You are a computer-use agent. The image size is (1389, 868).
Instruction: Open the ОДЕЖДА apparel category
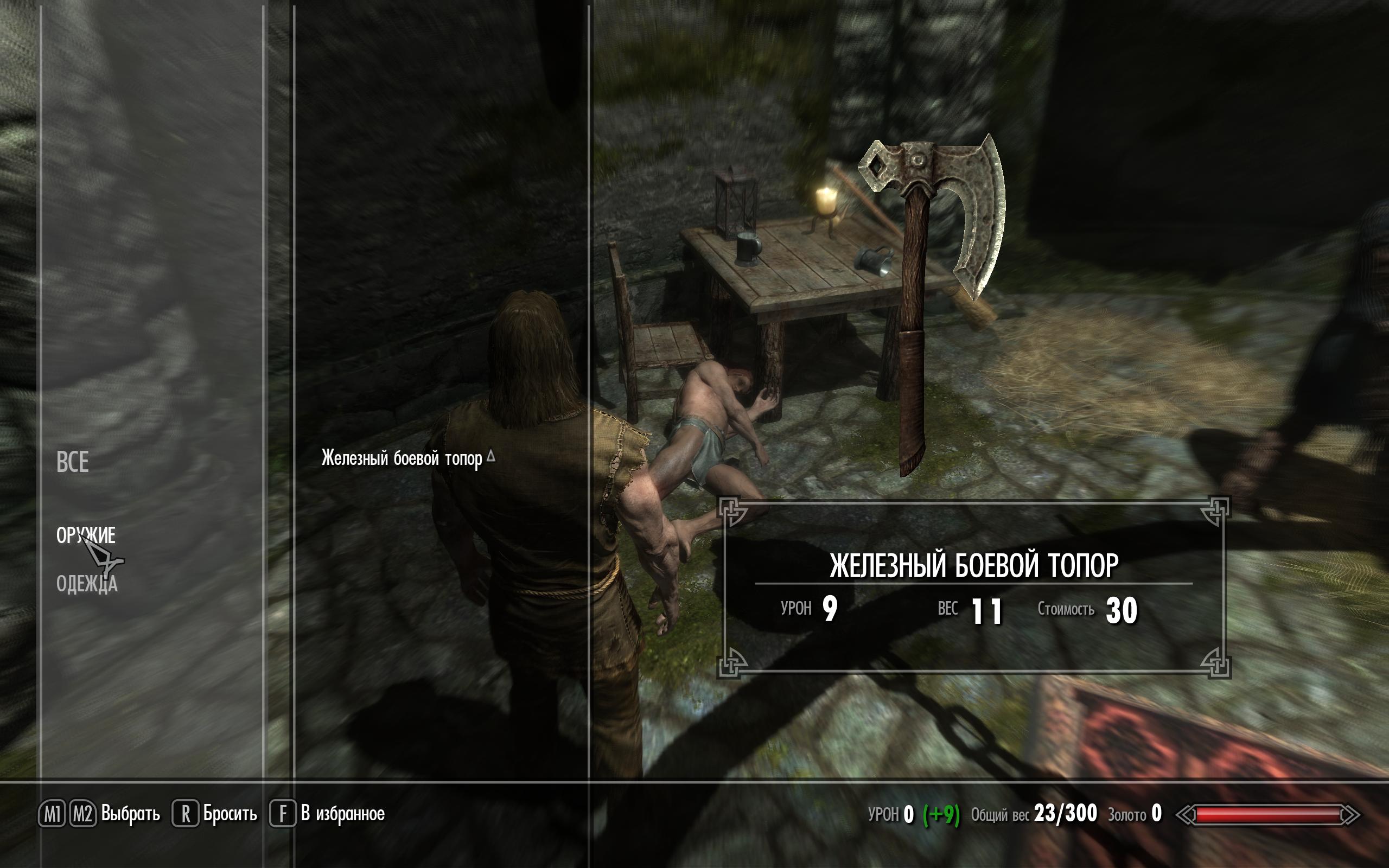[x=87, y=584]
